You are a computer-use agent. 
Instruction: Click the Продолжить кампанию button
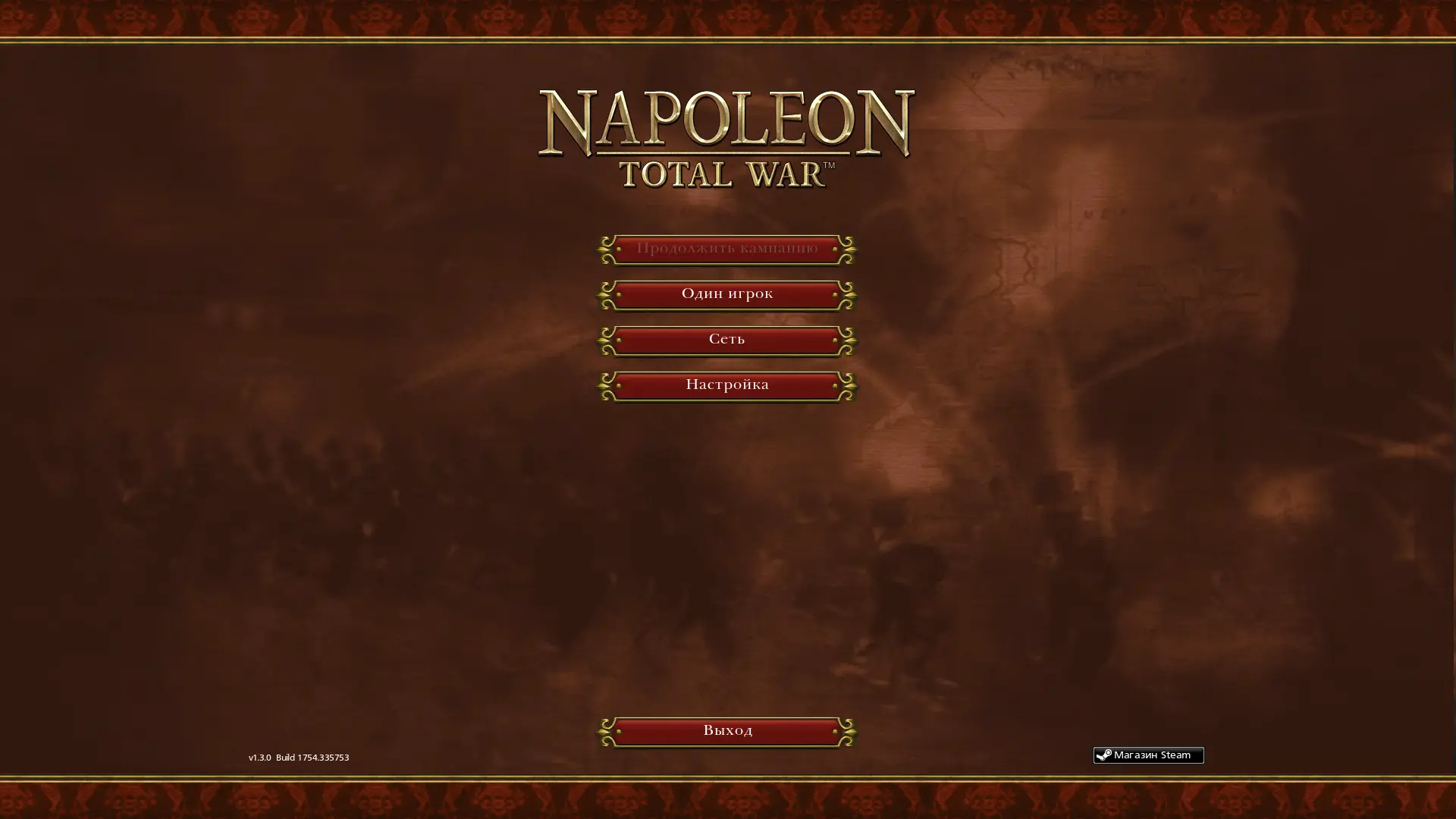pos(726,249)
